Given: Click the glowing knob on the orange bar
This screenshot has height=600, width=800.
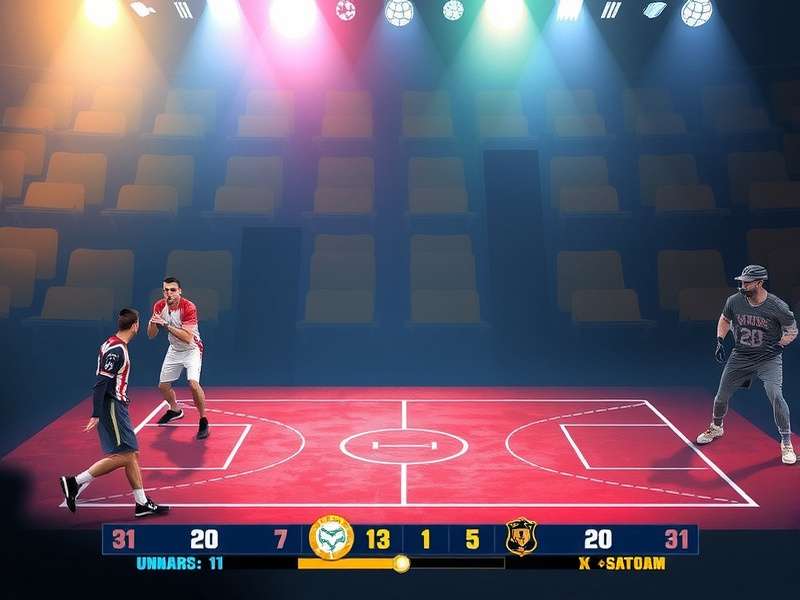Looking at the screenshot, I should [401, 563].
